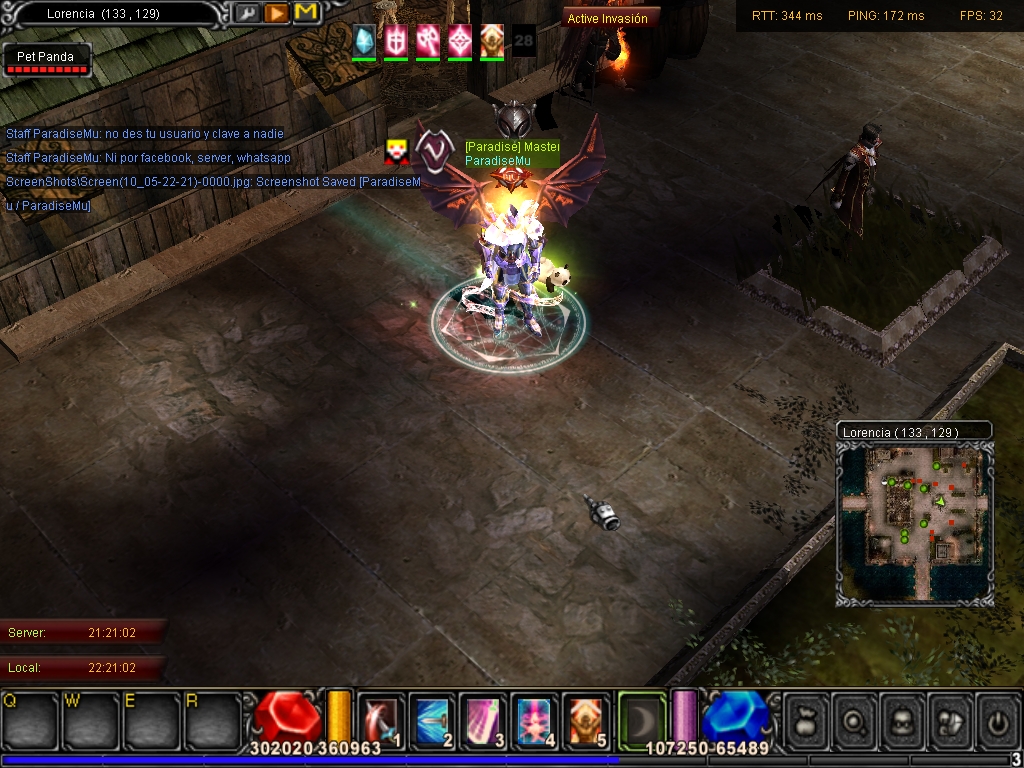Click the Lorencia minimap
1024x768 pixels.
[915, 522]
